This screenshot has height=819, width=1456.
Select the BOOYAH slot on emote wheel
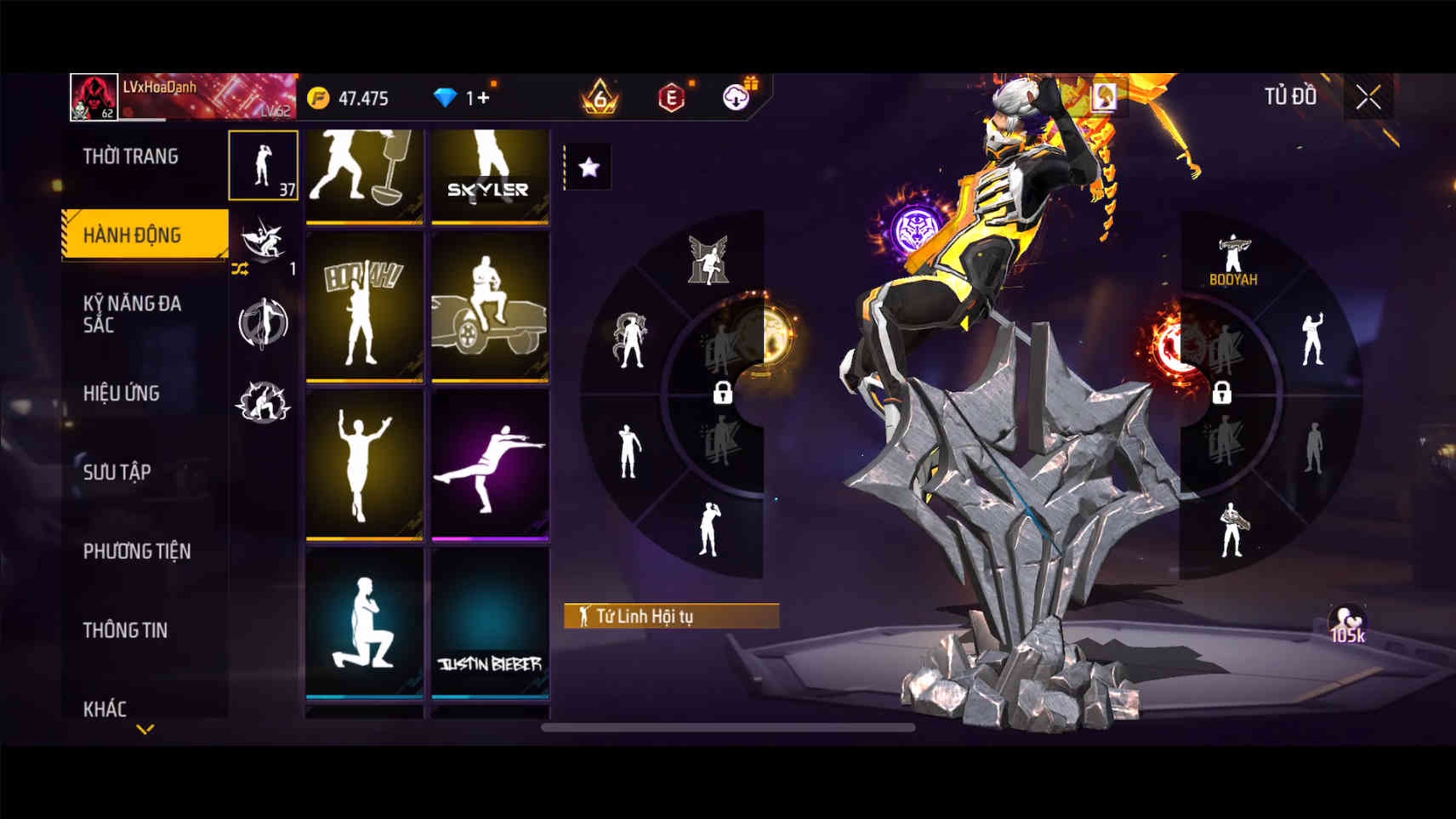point(1232,259)
